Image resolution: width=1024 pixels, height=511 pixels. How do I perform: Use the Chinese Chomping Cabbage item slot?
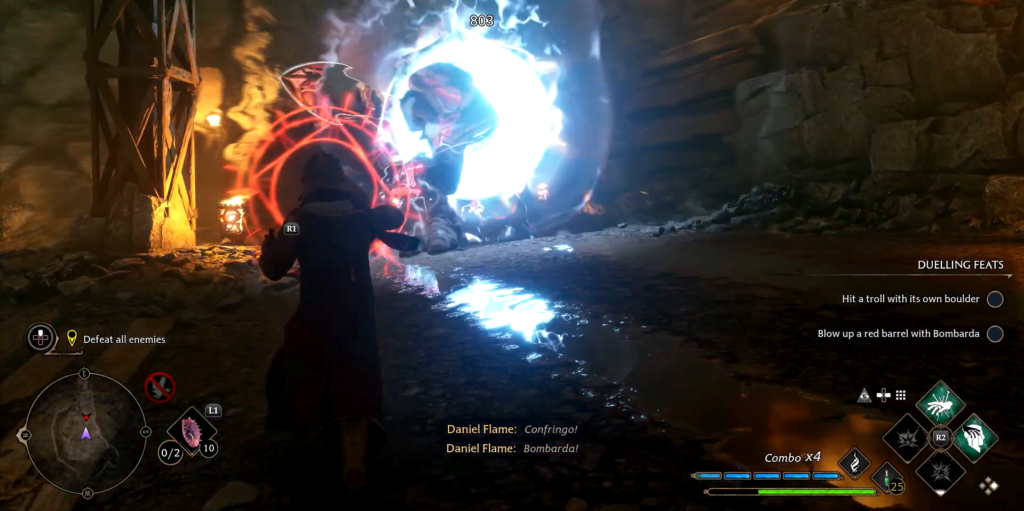click(x=190, y=431)
